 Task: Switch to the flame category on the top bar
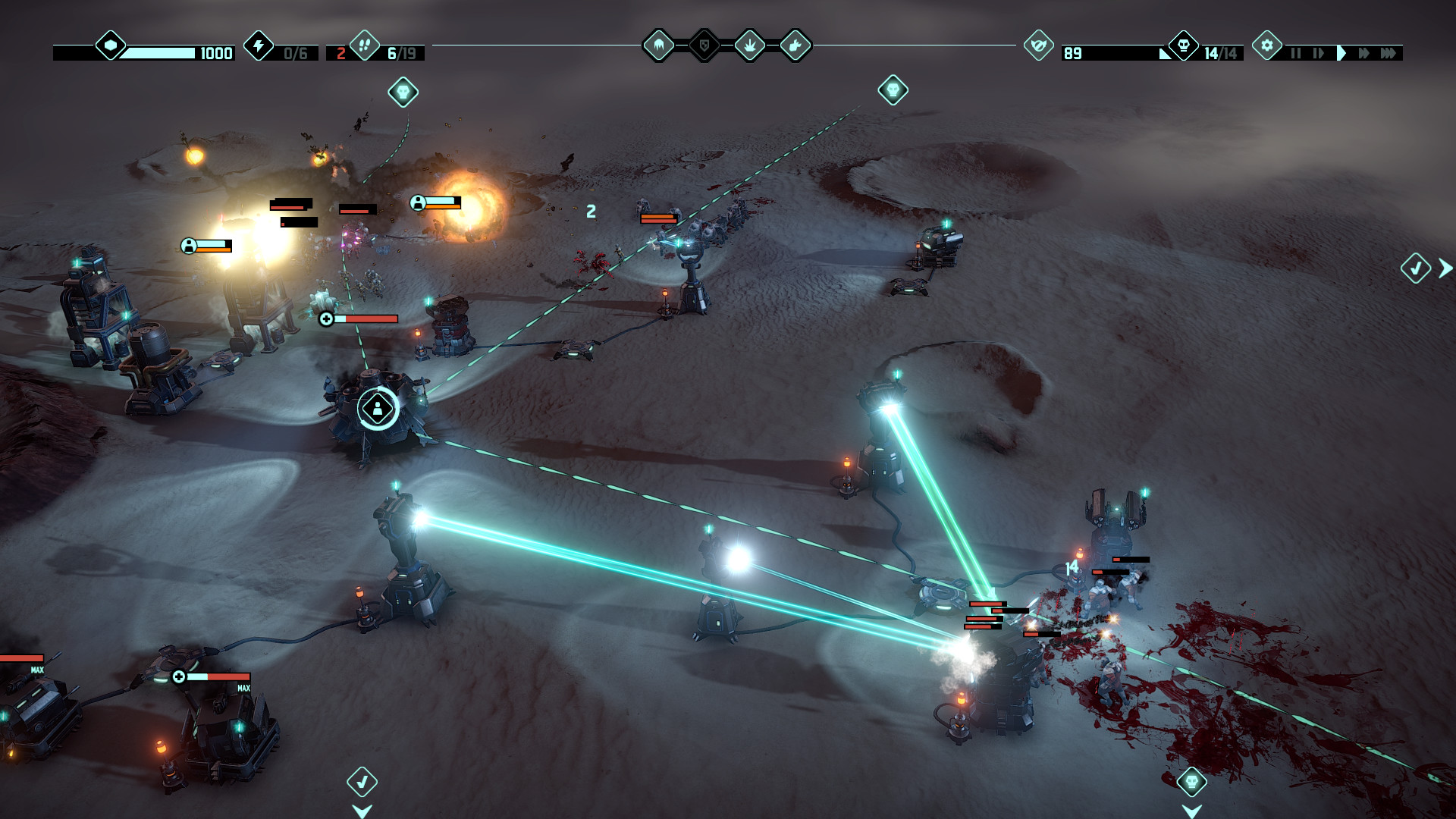pyautogui.click(x=658, y=45)
